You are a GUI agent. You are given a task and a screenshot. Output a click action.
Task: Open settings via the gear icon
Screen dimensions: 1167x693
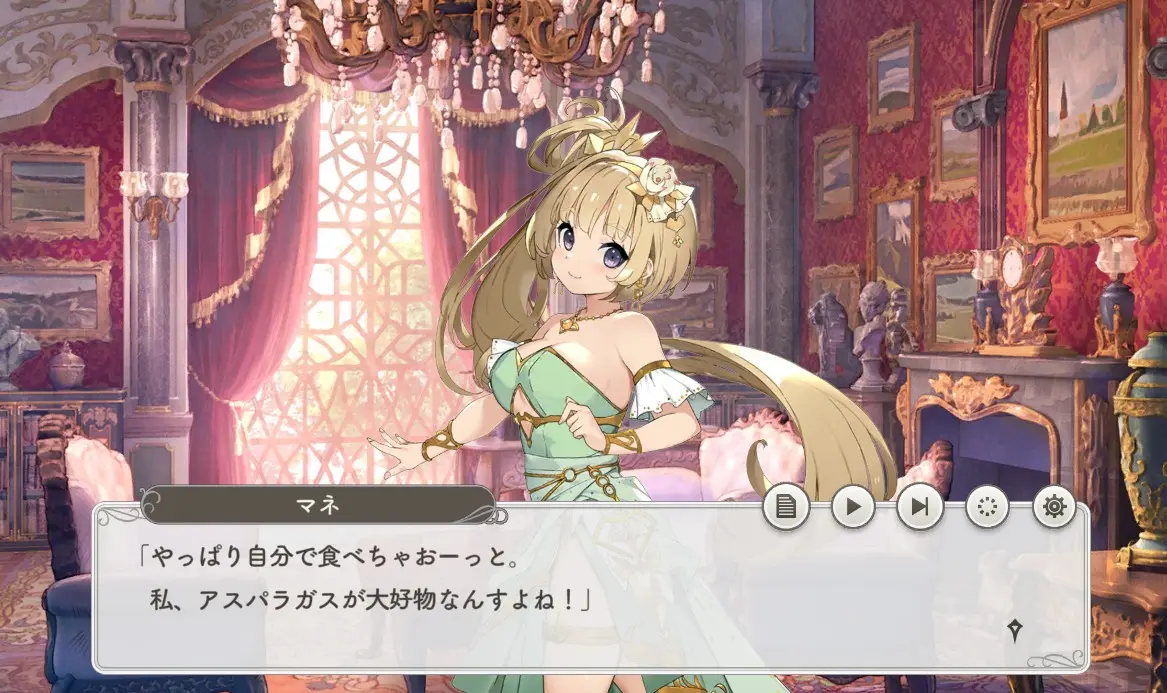tap(1054, 508)
